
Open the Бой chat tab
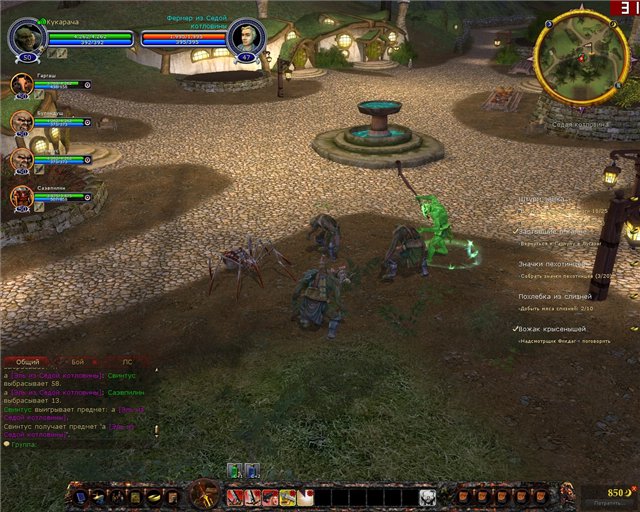(79, 361)
